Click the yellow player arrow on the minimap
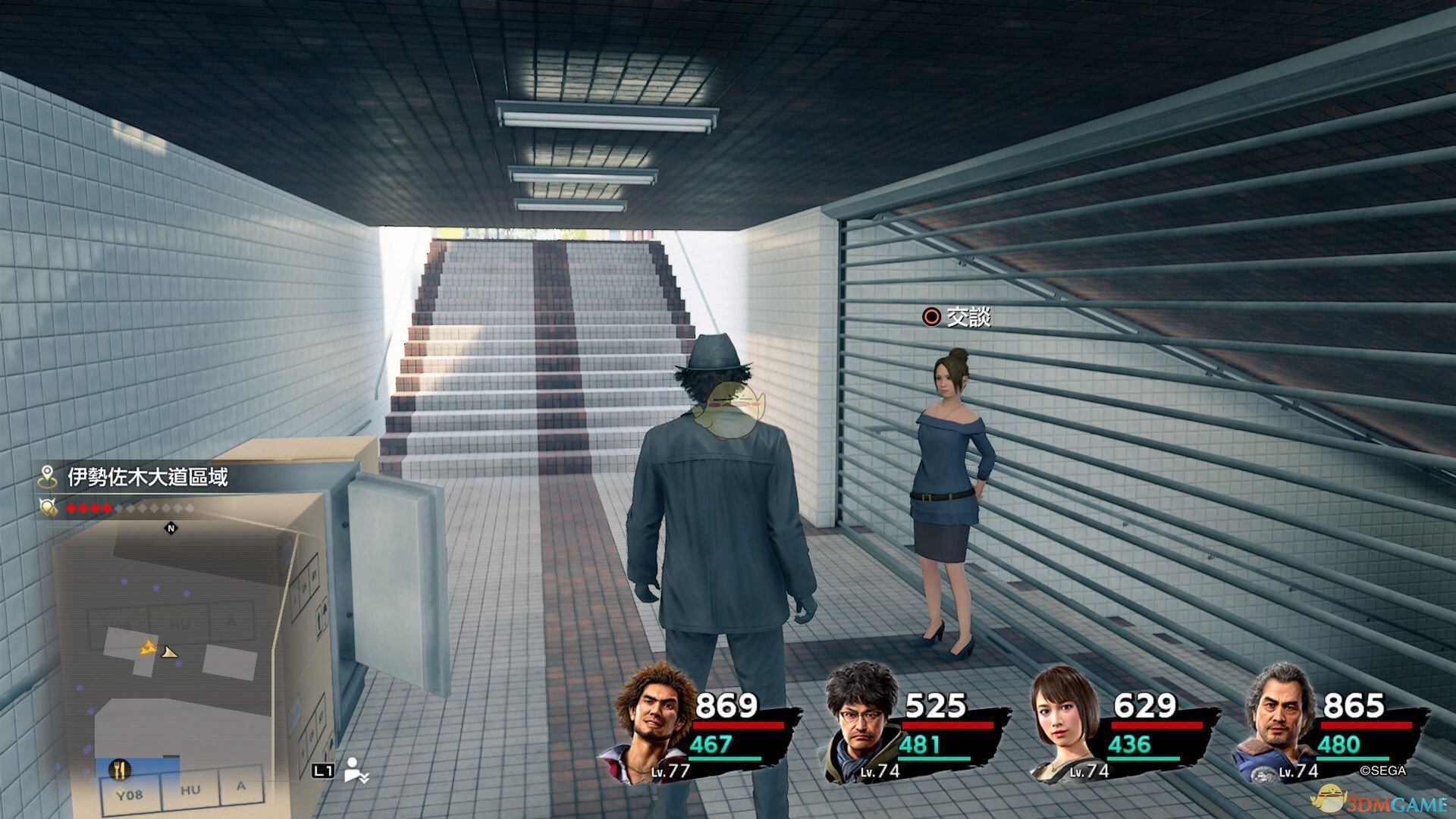 tap(149, 648)
